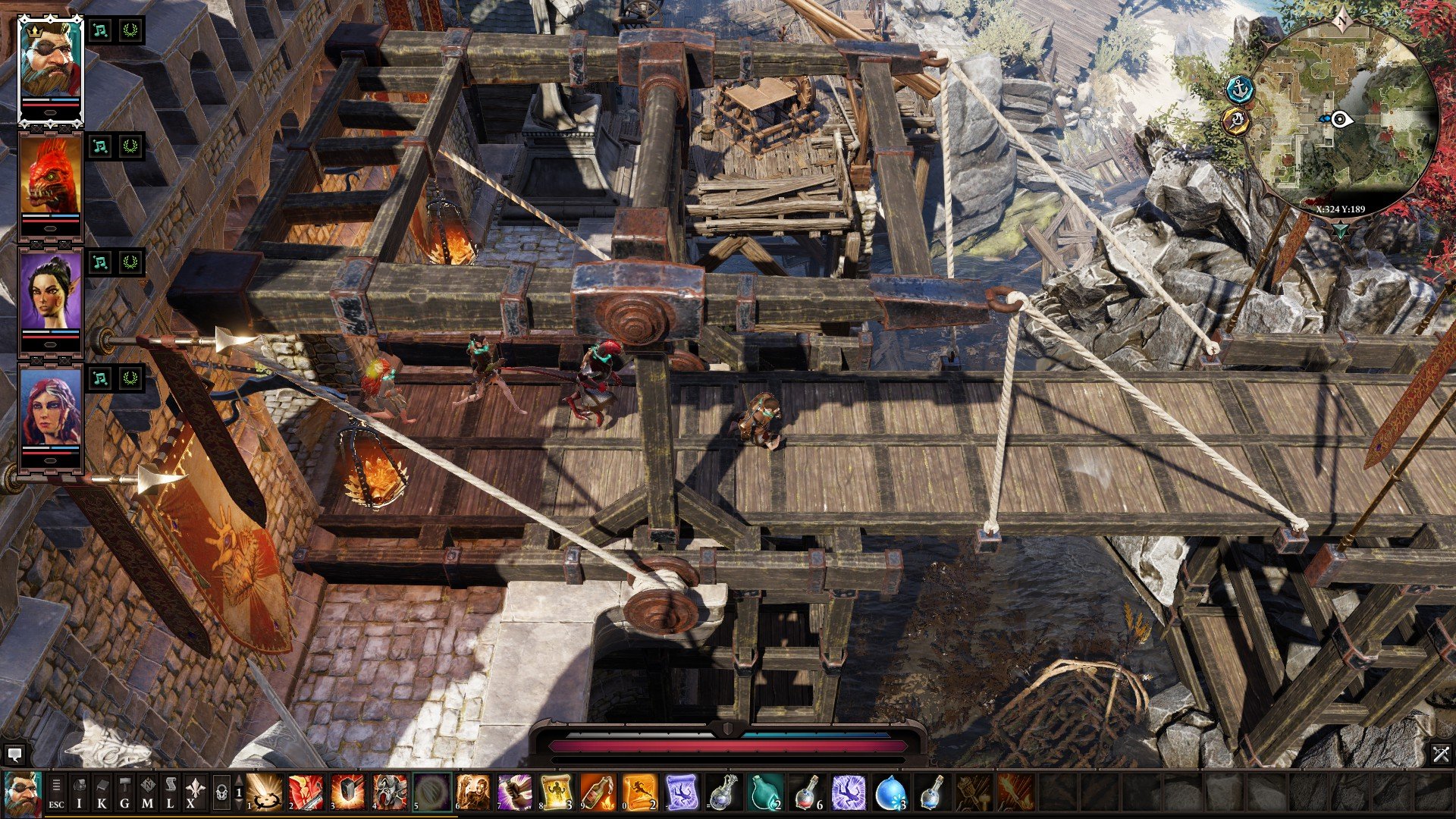Open the skills book button
1456x819 pixels.
pyautogui.click(x=102, y=792)
